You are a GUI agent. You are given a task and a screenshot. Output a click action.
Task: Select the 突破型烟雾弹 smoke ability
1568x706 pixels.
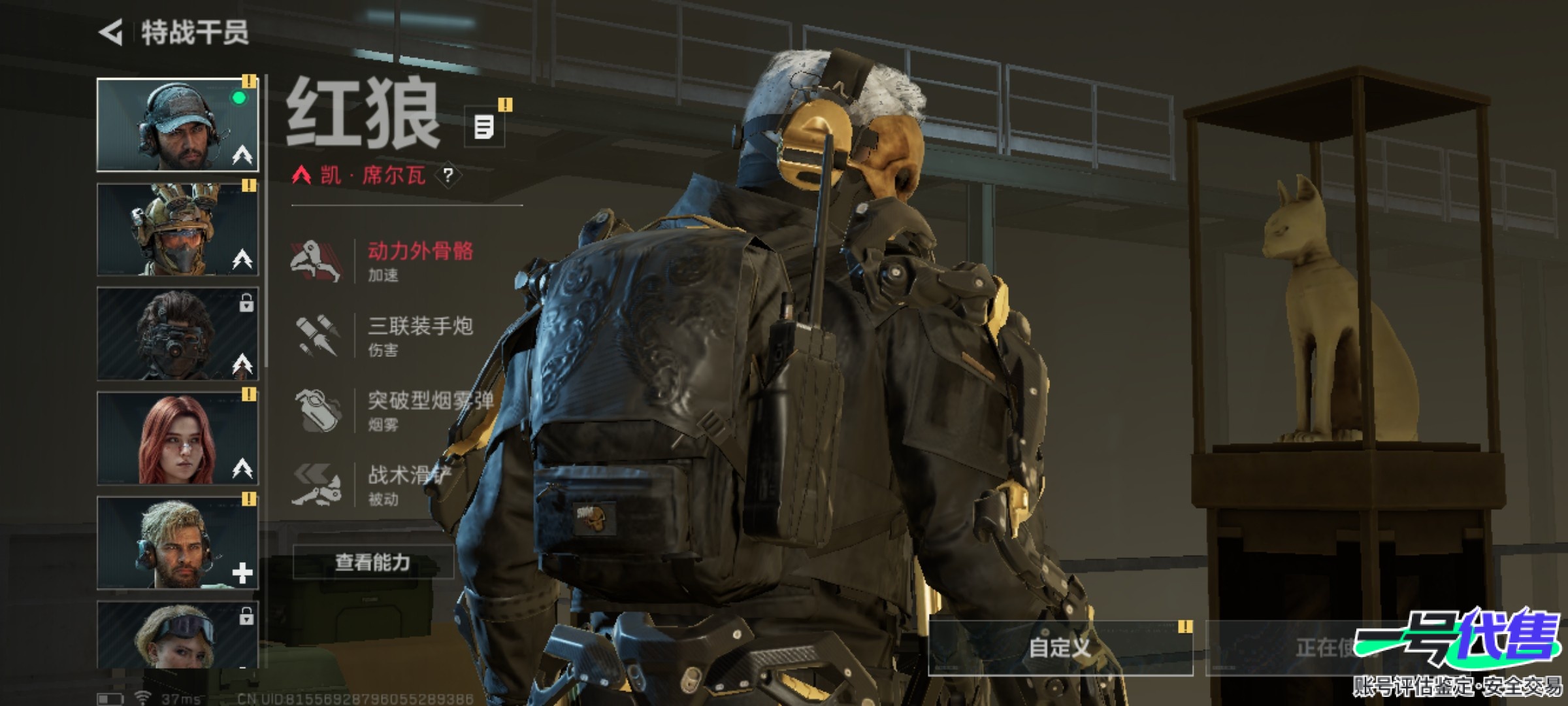tap(392, 411)
